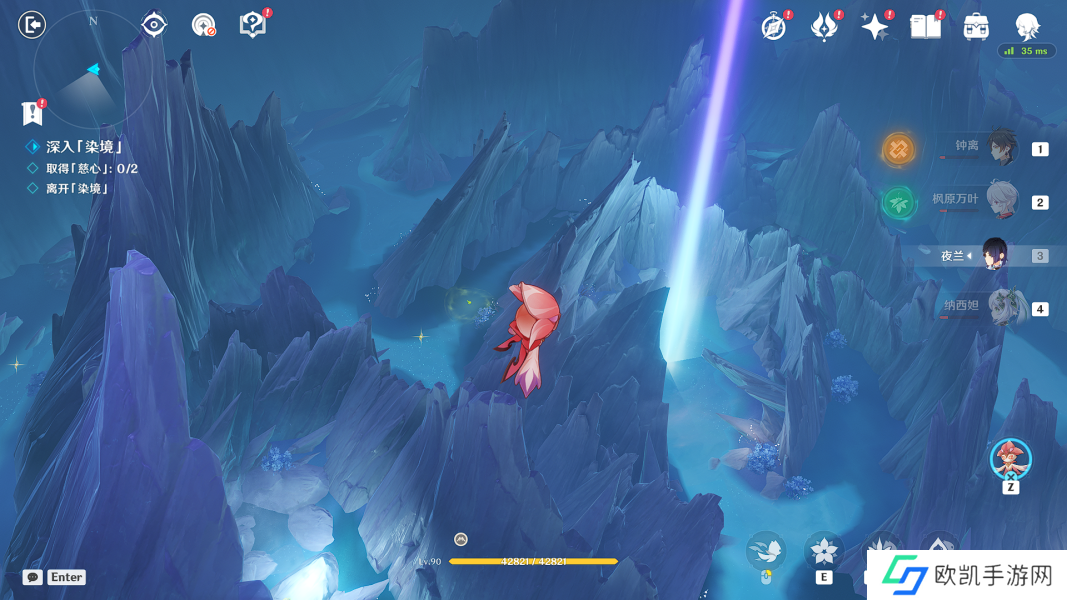Activate the flower-shaped skill icon

(x=824, y=550)
